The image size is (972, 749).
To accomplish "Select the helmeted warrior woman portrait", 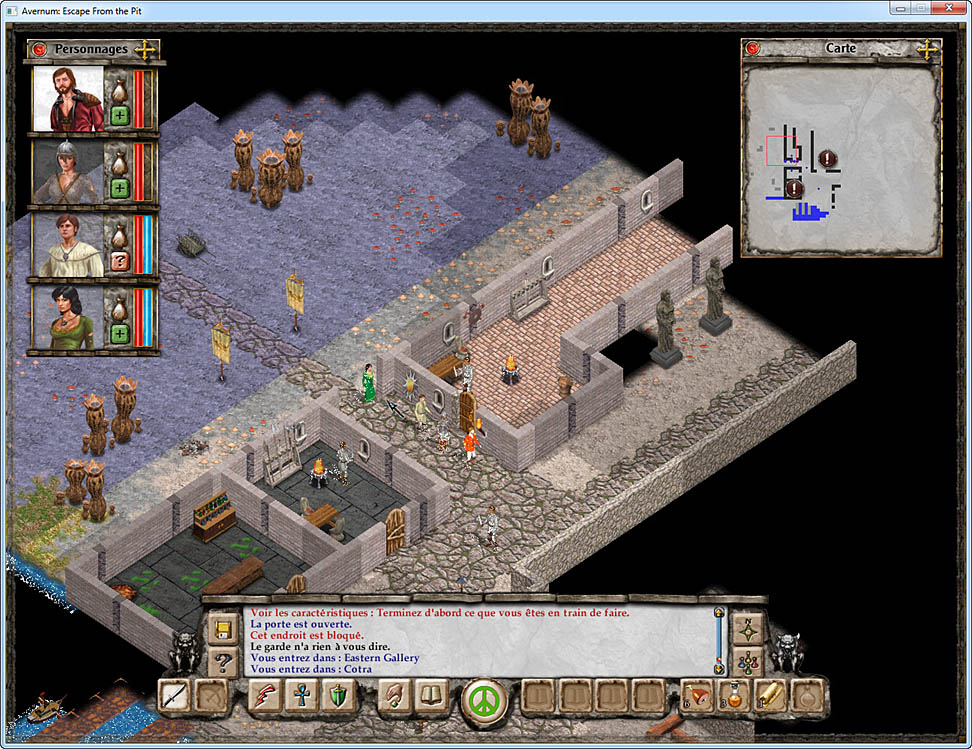I will click(x=67, y=172).
